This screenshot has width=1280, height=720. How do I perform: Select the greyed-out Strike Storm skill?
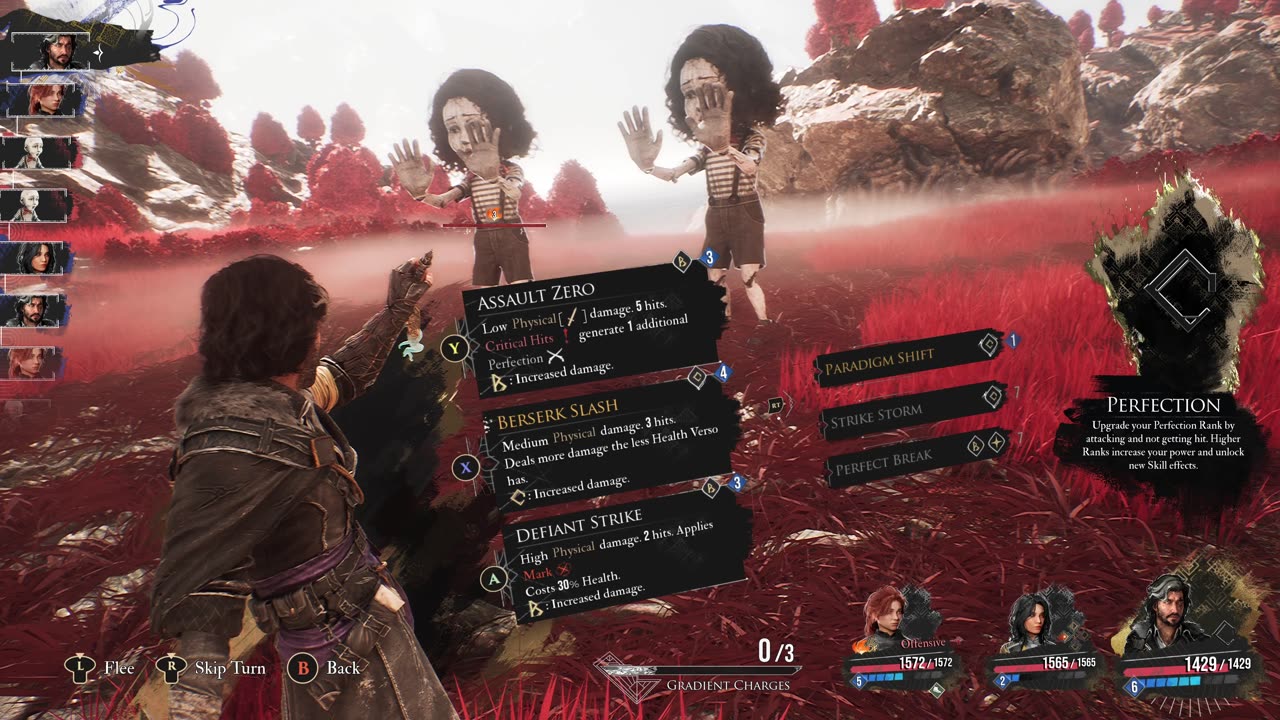point(906,413)
